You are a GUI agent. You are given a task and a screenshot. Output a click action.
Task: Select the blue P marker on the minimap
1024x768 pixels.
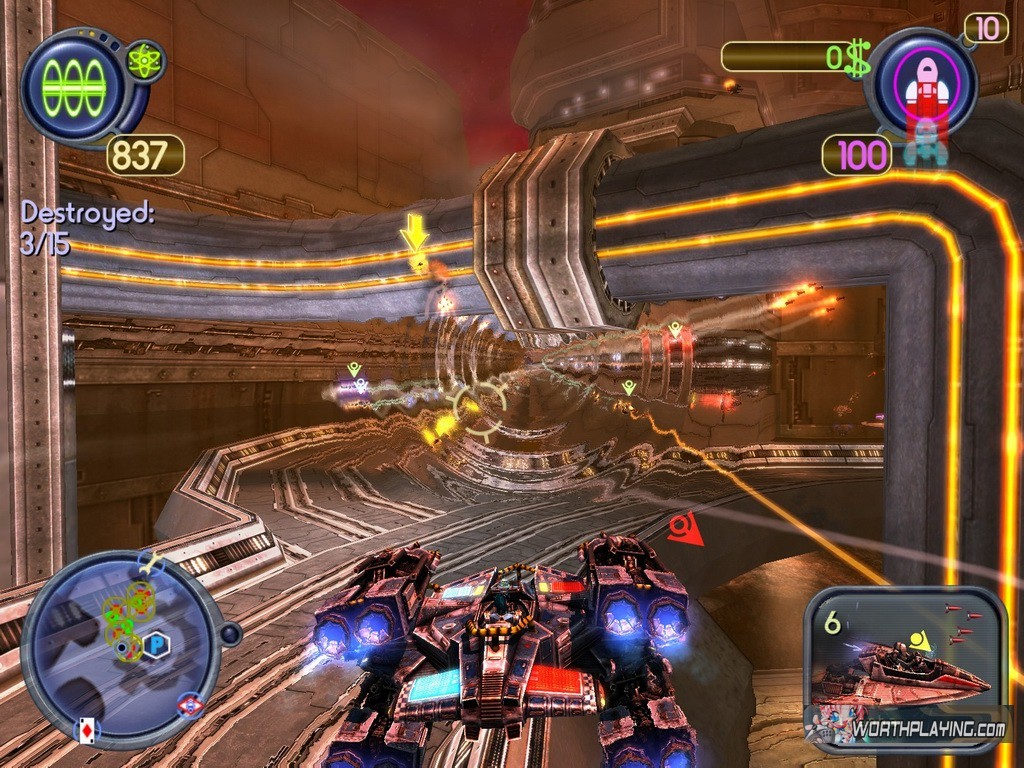[x=155, y=645]
